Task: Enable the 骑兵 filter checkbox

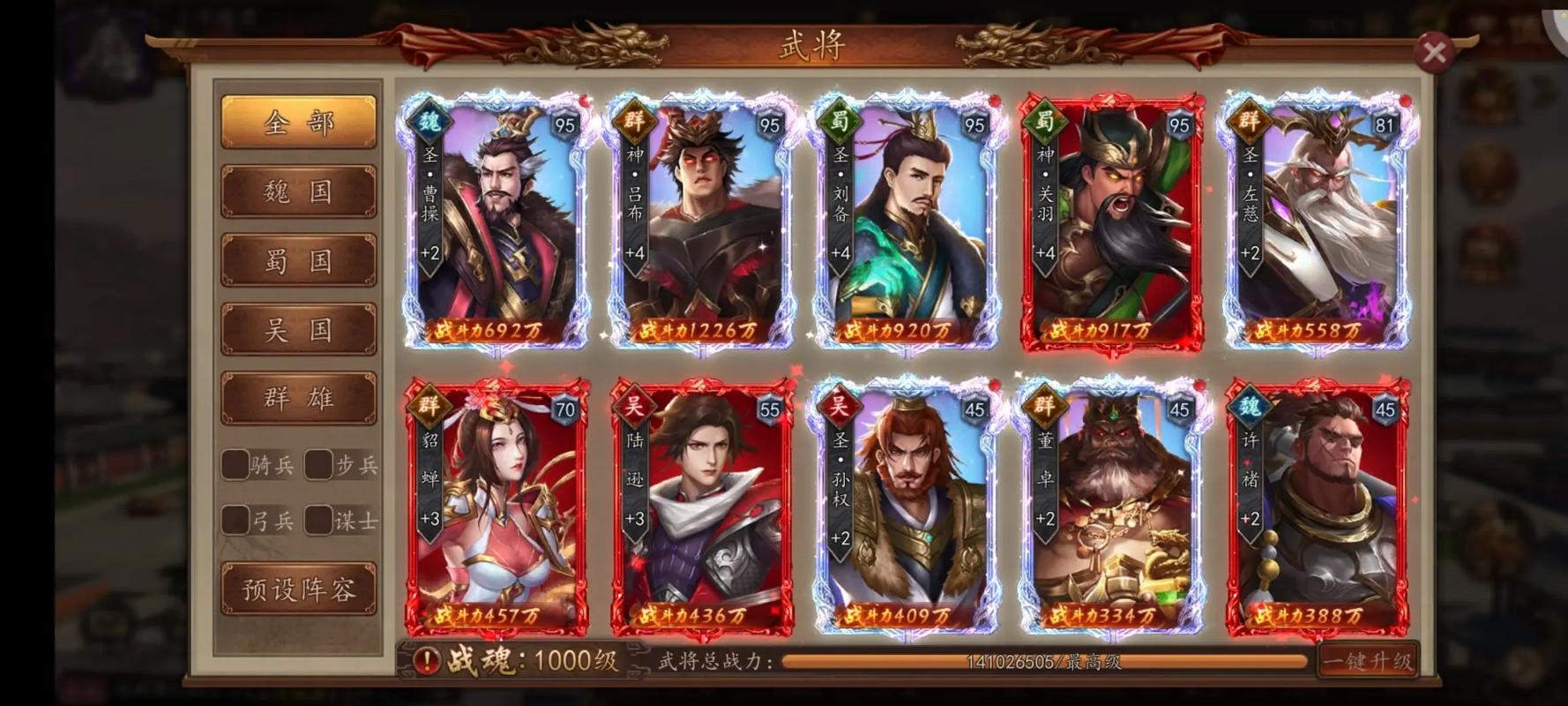Action: (234, 462)
